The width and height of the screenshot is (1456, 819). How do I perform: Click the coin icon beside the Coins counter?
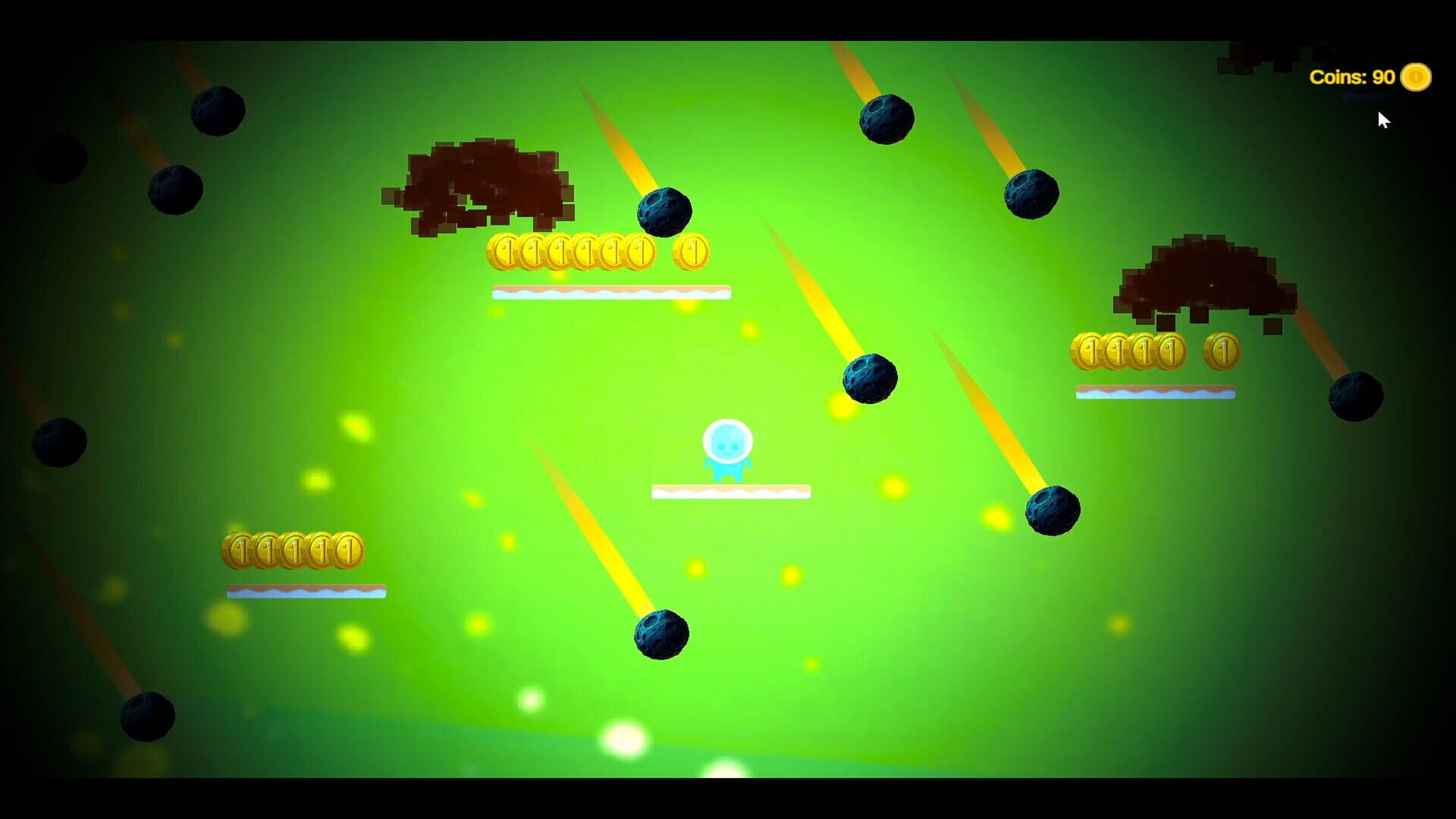click(x=1415, y=76)
